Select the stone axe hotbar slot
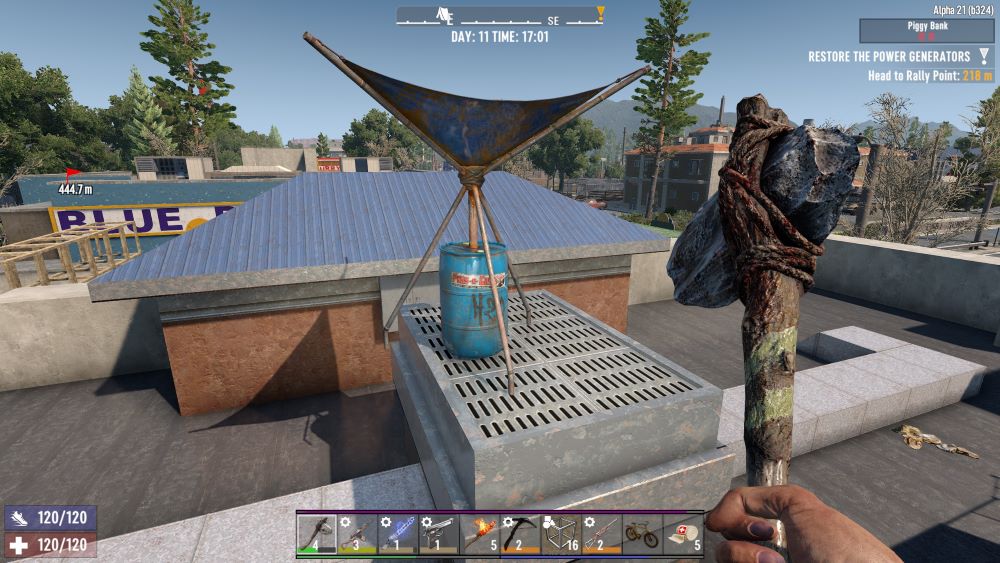The image size is (1000, 563). click(316, 534)
